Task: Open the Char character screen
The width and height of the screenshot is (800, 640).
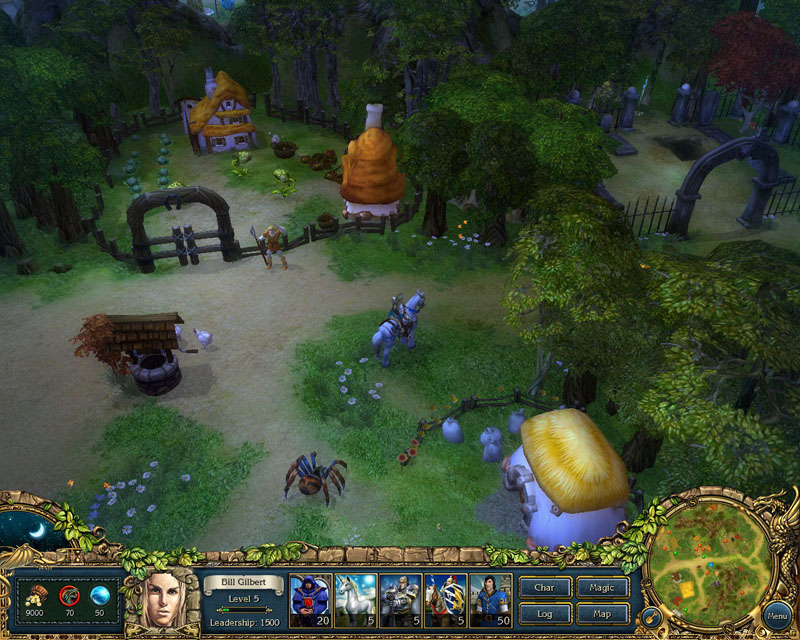Action: pyautogui.click(x=545, y=587)
